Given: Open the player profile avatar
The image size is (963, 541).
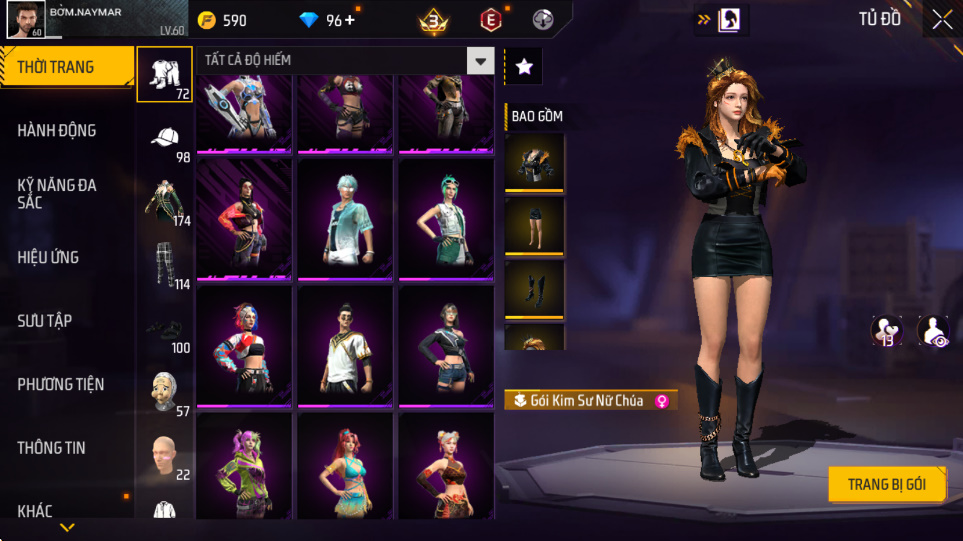Looking at the screenshot, I should pos(25,19).
